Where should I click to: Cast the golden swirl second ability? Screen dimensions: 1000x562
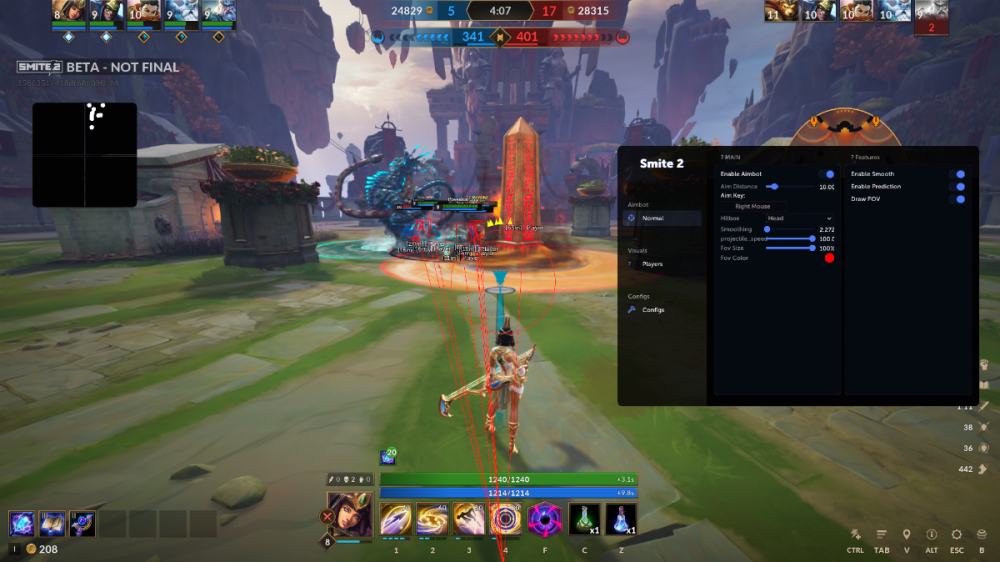coord(433,519)
